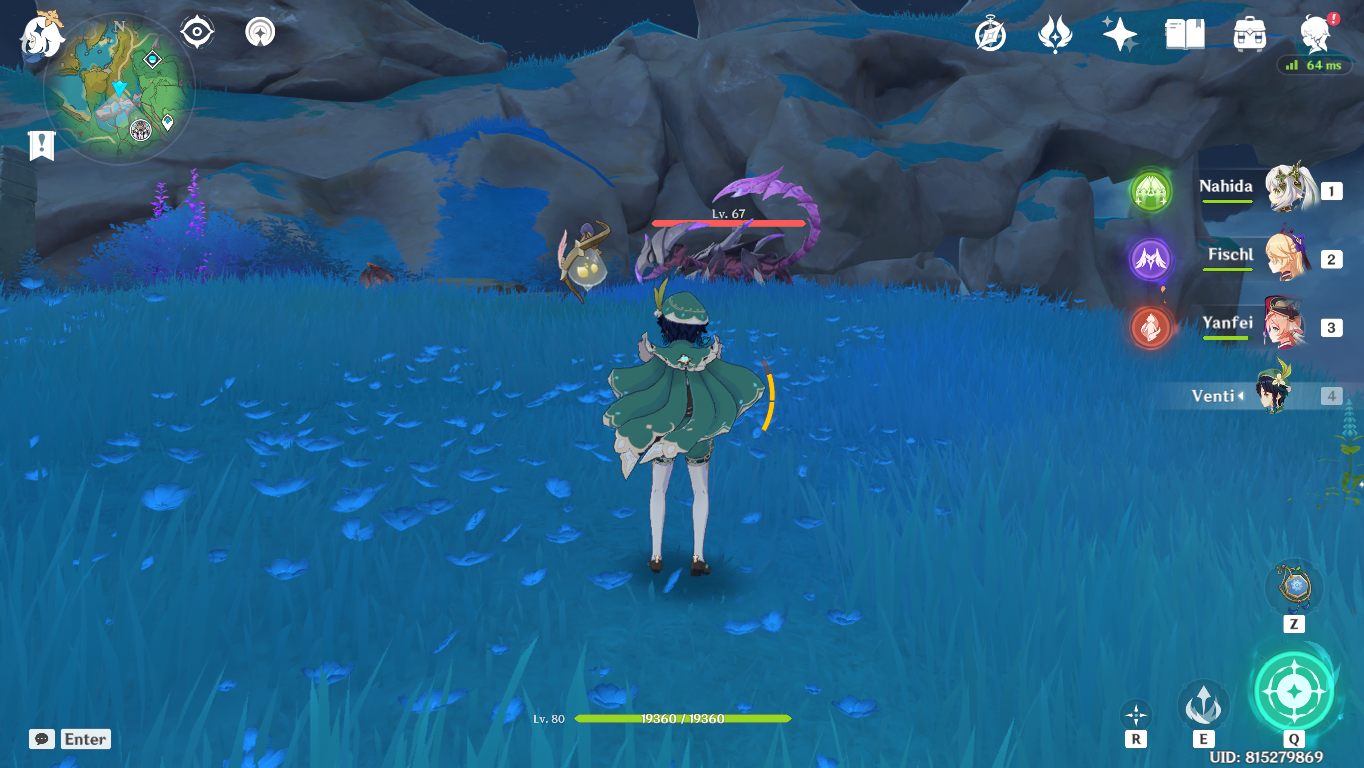Screen dimensions: 1364x768
Task: Click the navigation compass icon in the top bar
Action: (258, 31)
